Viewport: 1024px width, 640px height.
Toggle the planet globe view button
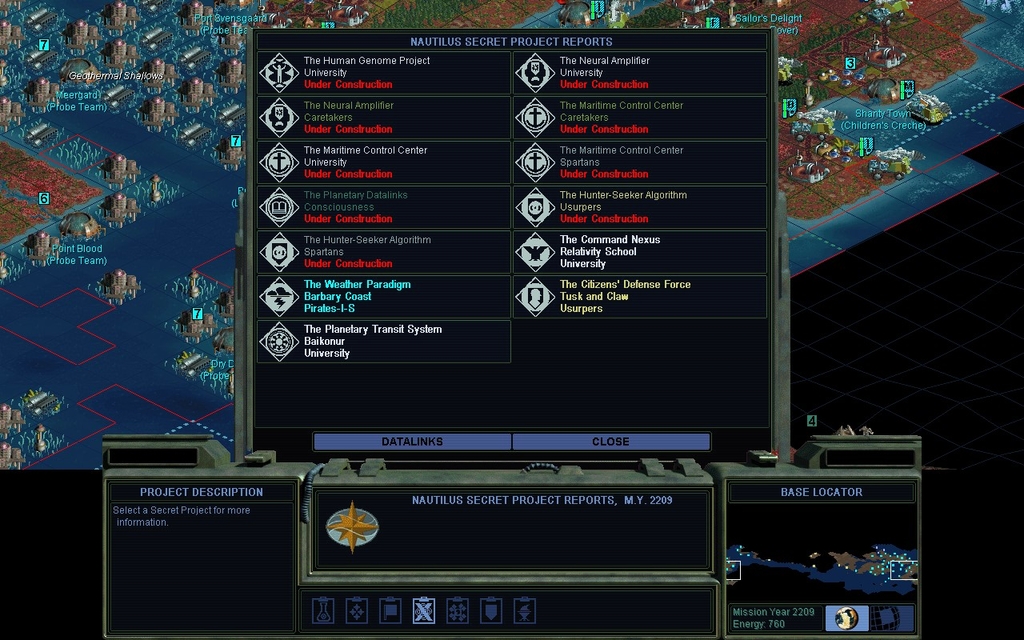coord(846,618)
